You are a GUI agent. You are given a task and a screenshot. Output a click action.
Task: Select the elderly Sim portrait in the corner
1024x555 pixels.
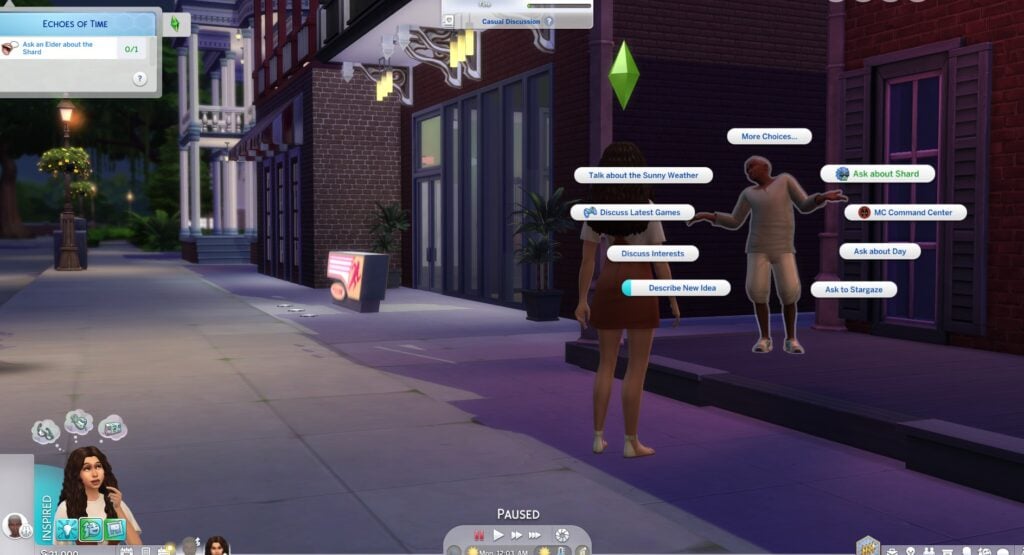[x=14, y=525]
